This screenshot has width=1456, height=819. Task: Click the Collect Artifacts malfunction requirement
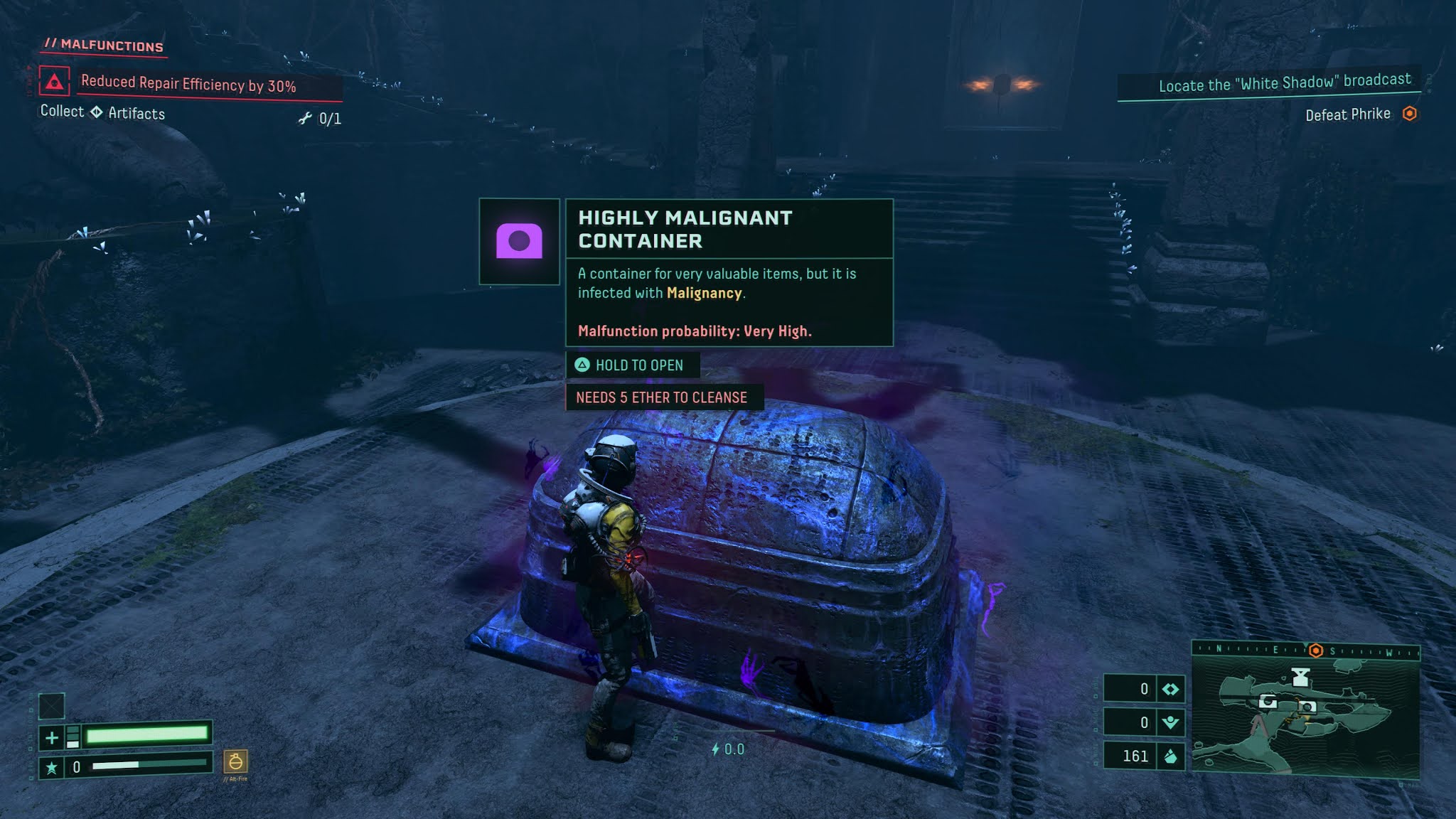103,112
